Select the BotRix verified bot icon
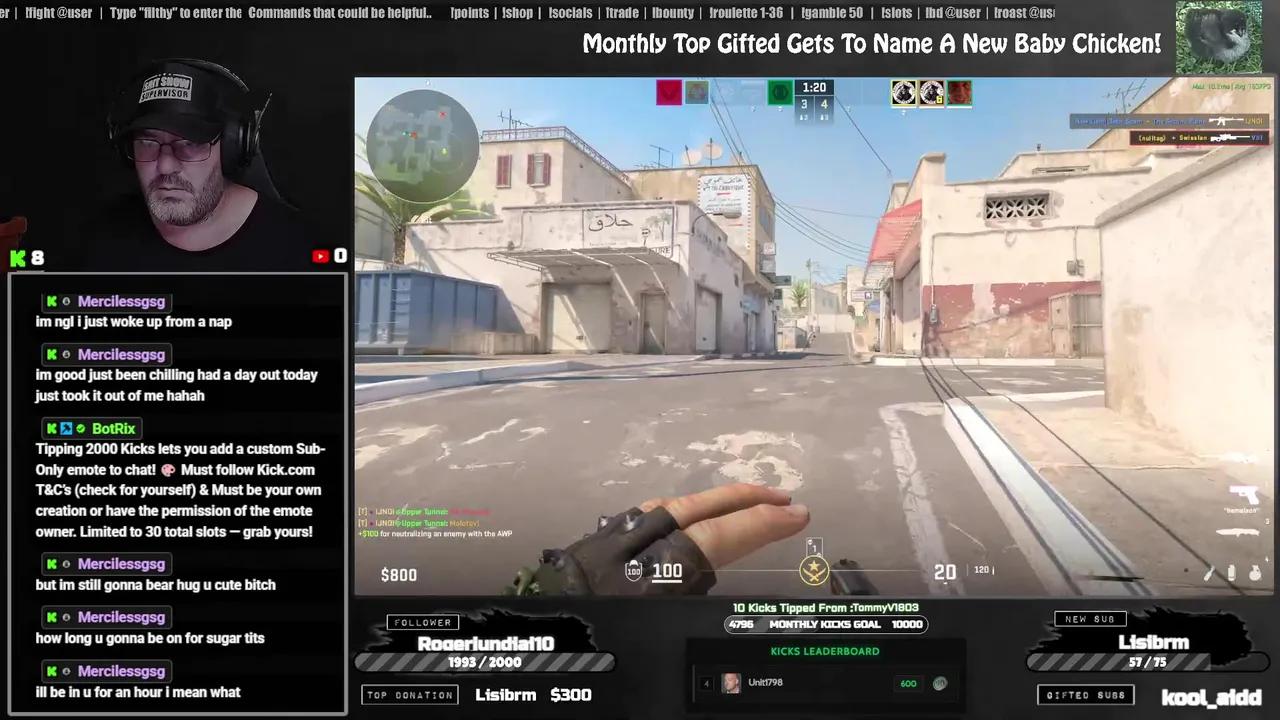The height and width of the screenshot is (720, 1280). click(x=79, y=428)
